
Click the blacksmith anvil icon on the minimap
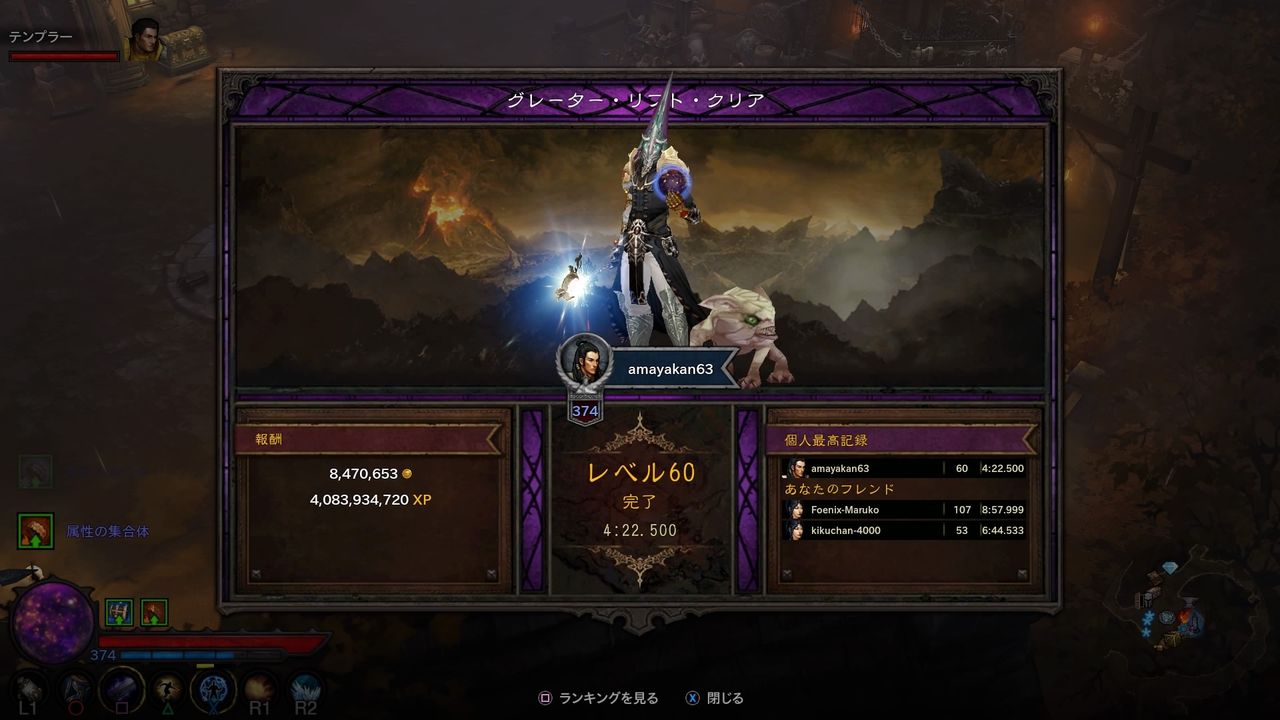(1191, 601)
